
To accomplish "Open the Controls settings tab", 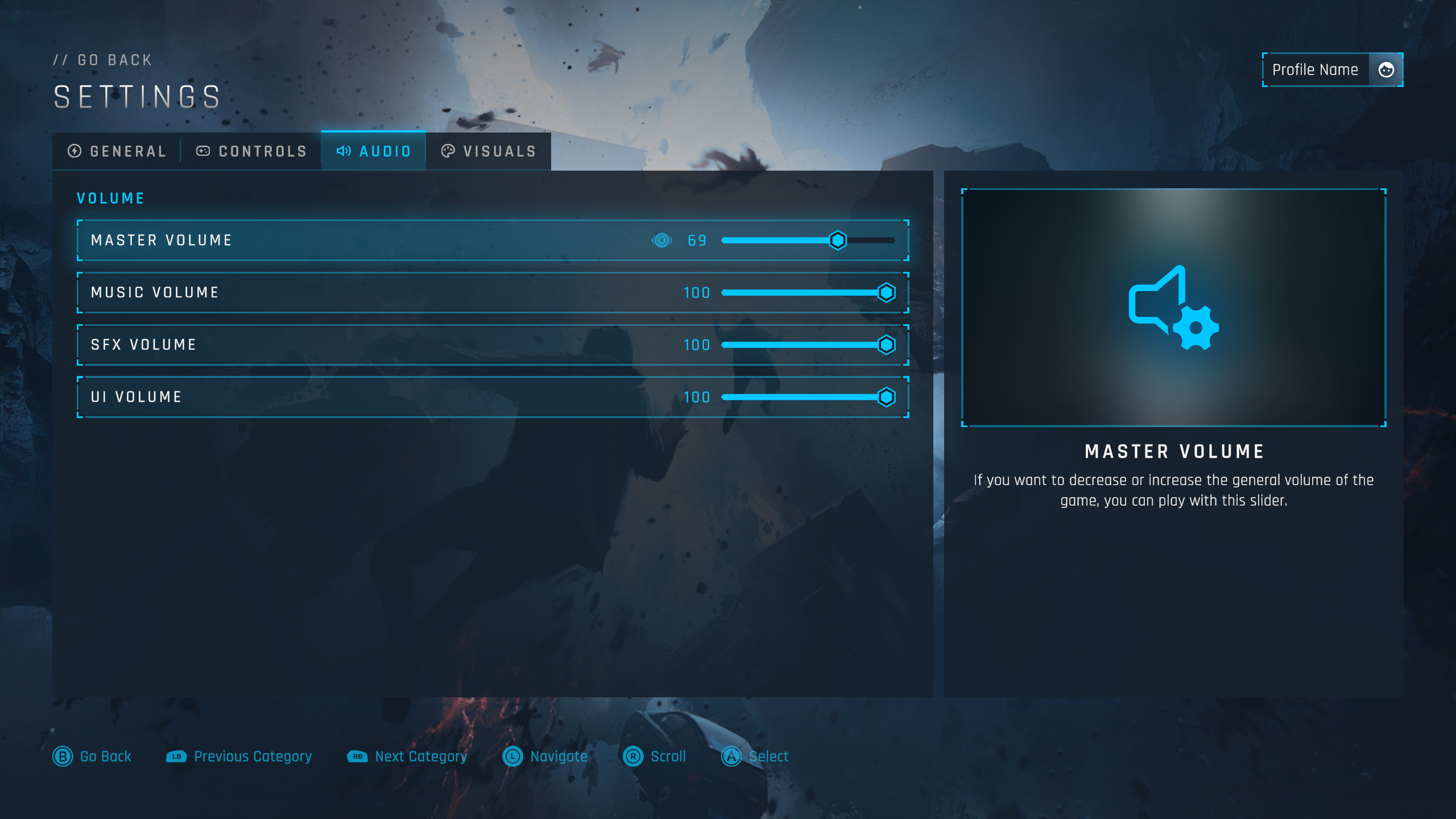I will coord(251,151).
